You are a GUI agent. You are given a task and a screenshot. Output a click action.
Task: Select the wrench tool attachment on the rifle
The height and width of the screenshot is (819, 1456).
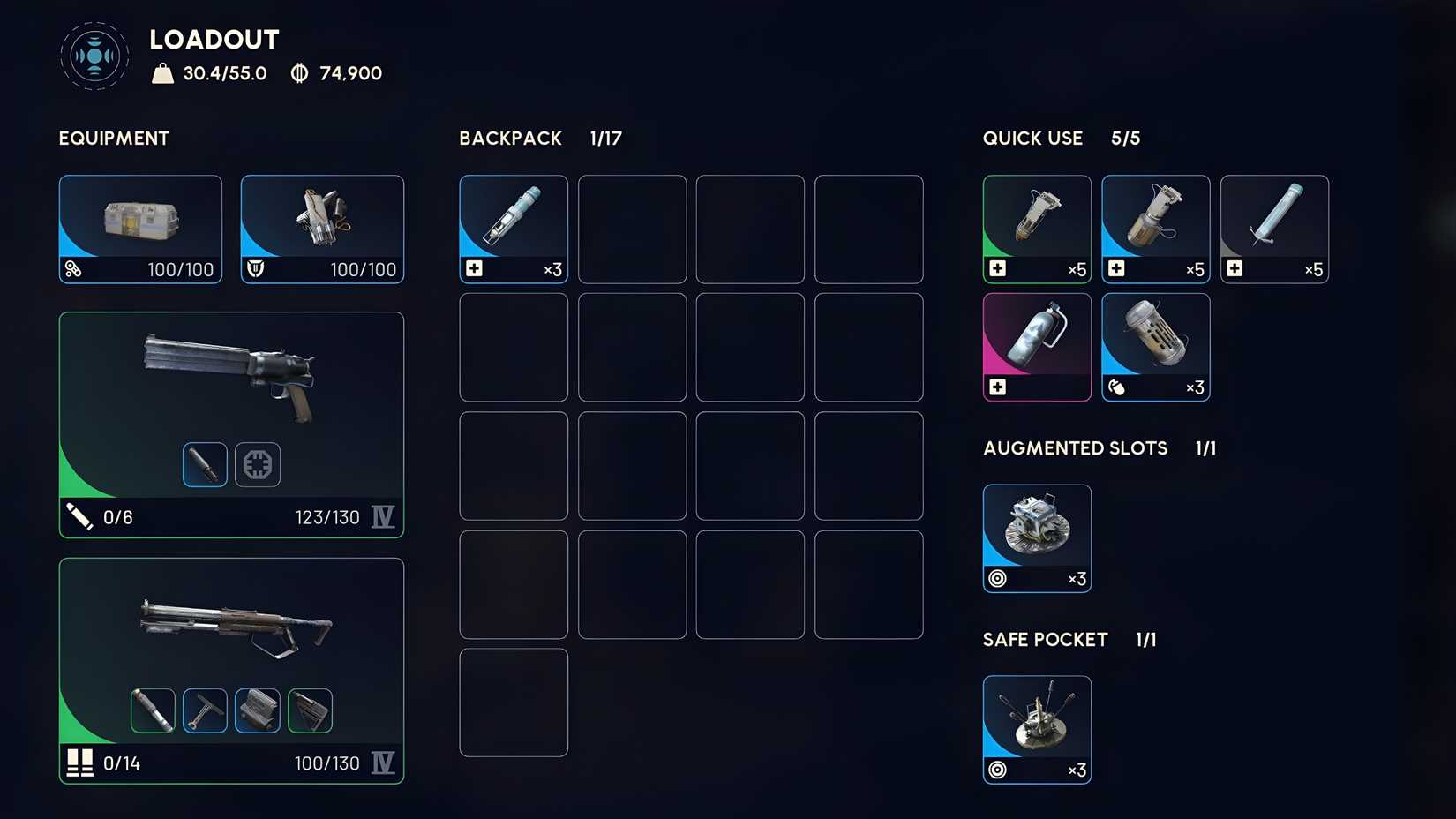pos(204,710)
